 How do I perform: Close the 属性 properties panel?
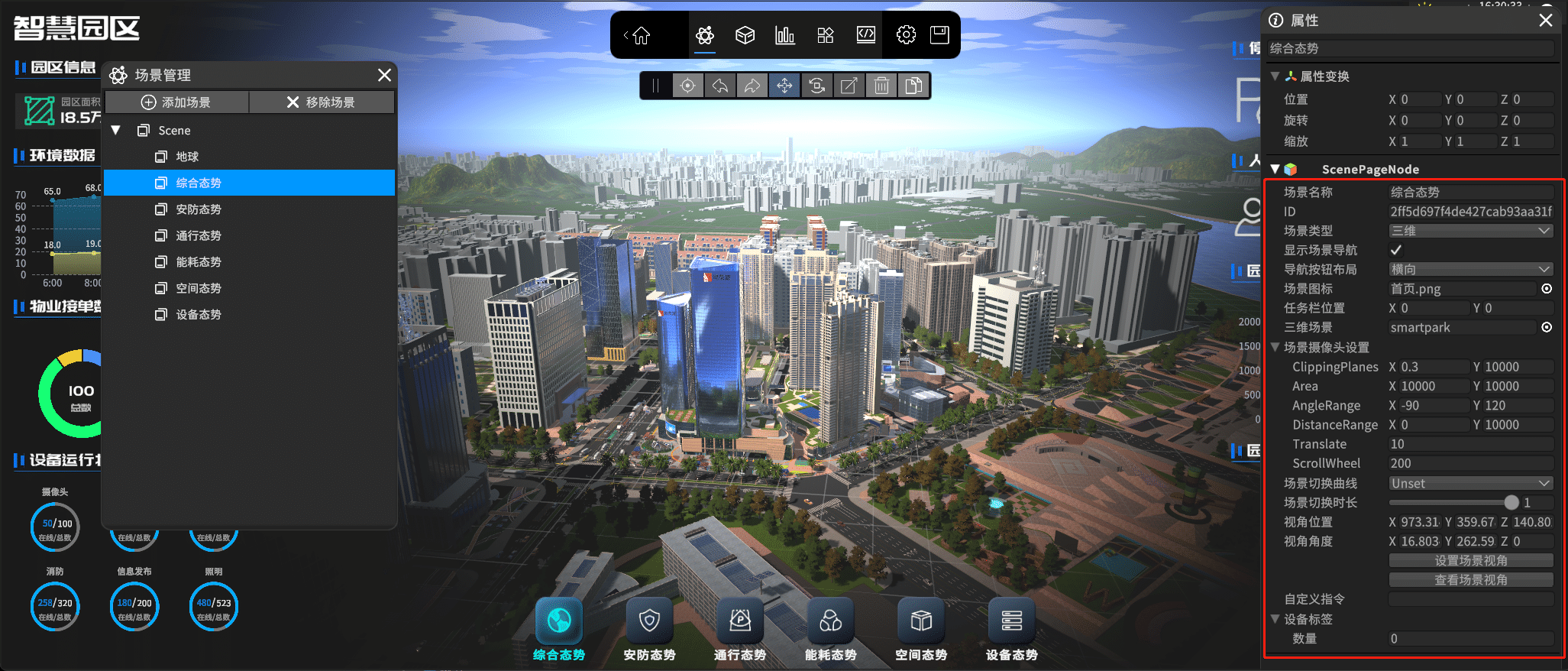[1546, 21]
